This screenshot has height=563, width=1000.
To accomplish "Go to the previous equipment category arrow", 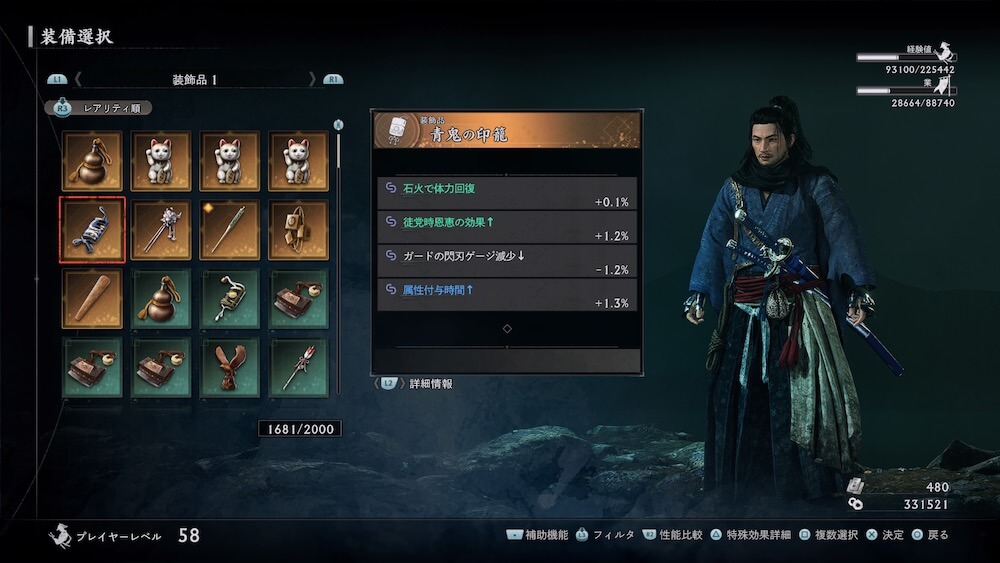I will point(78,79).
